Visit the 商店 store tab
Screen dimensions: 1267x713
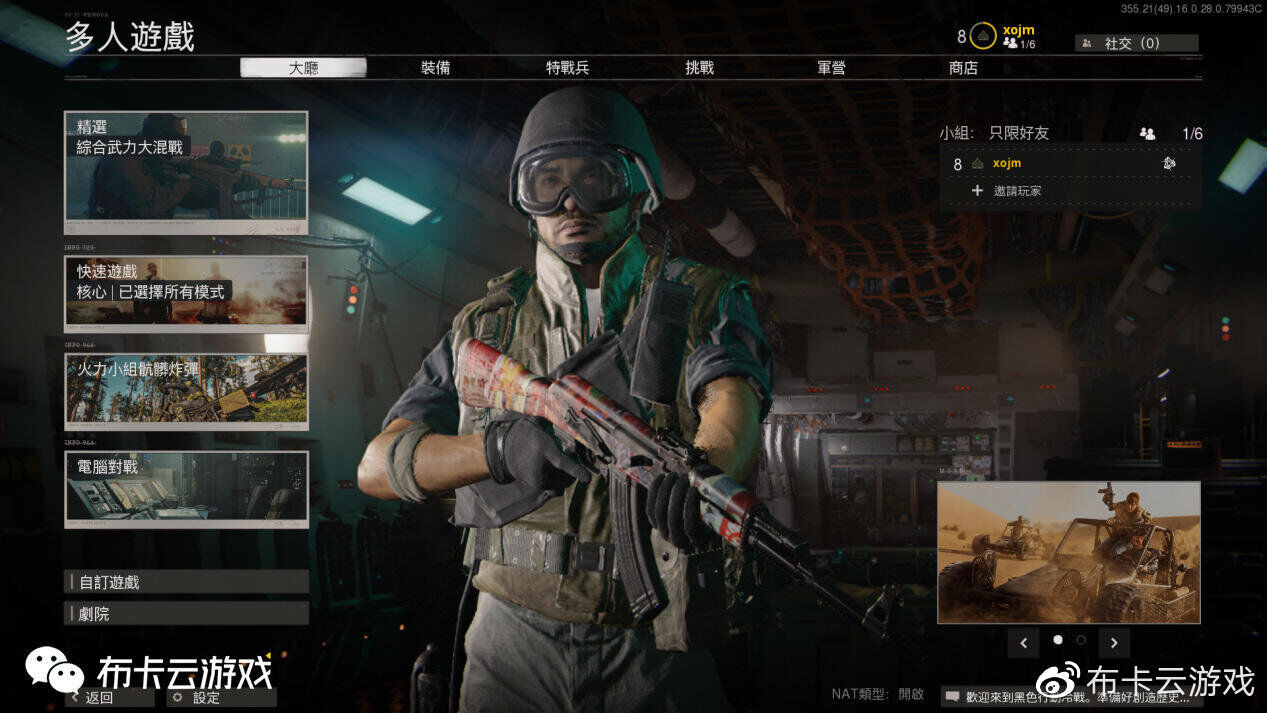(963, 68)
